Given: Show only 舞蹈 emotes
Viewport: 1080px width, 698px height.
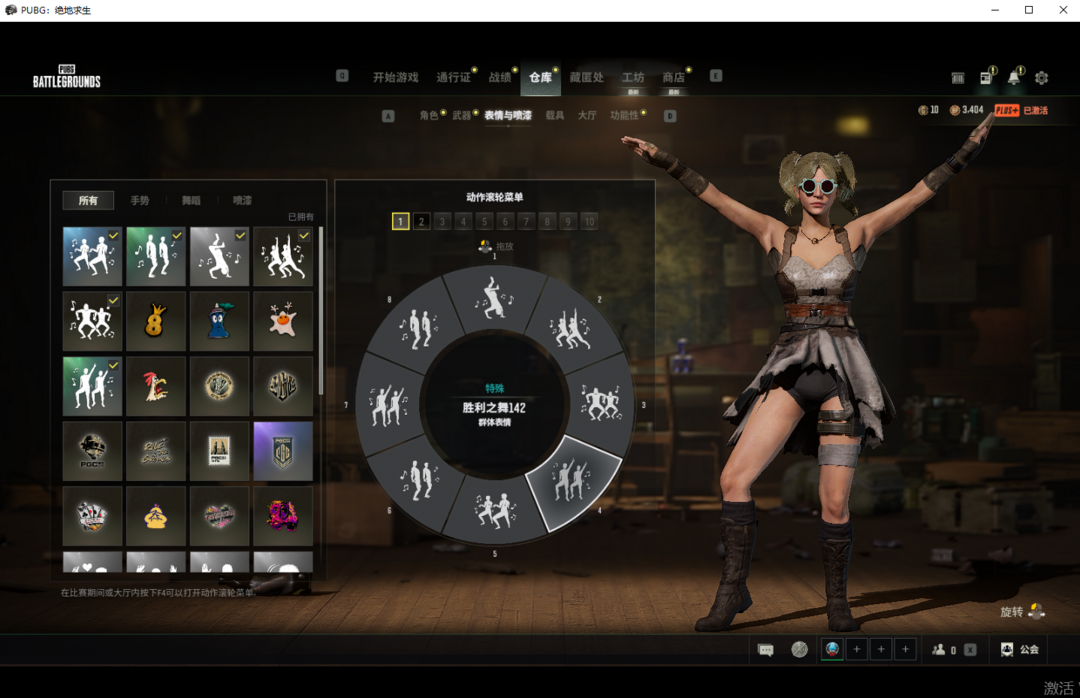Looking at the screenshot, I should pos(190,201).
